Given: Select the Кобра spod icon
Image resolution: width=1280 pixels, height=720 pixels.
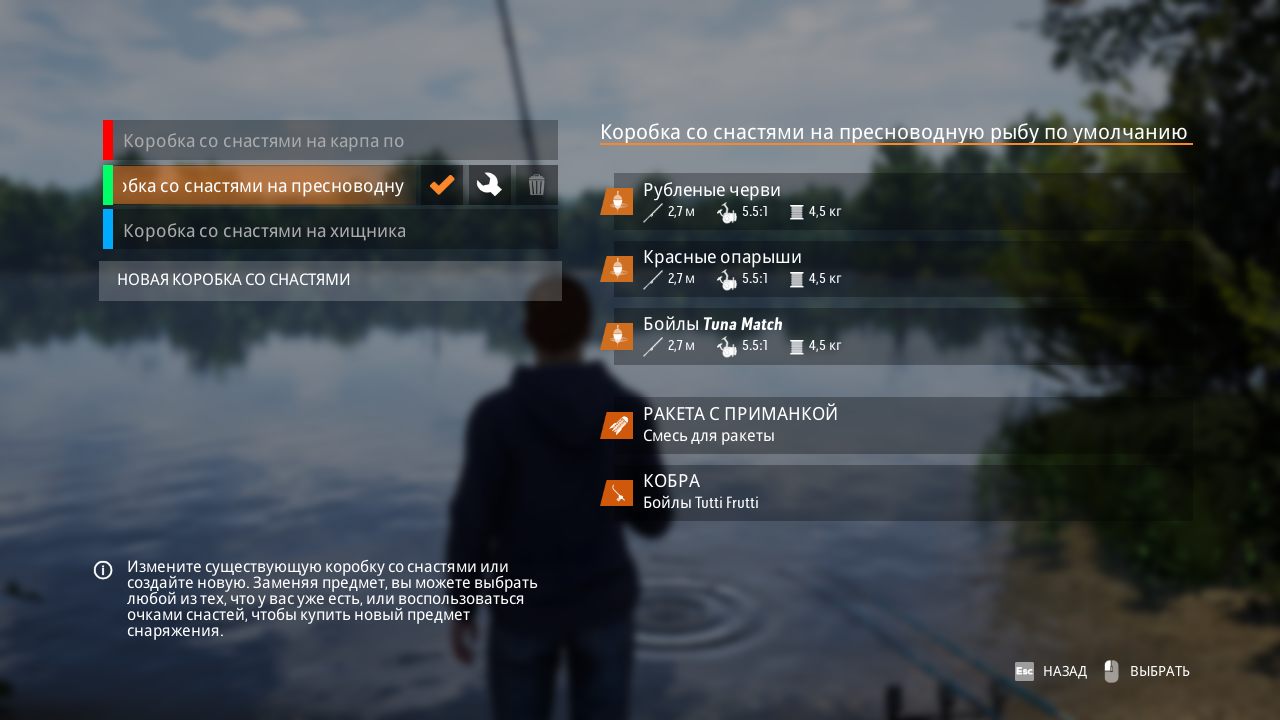Looking at the screenshot, I should coord(617,491).
